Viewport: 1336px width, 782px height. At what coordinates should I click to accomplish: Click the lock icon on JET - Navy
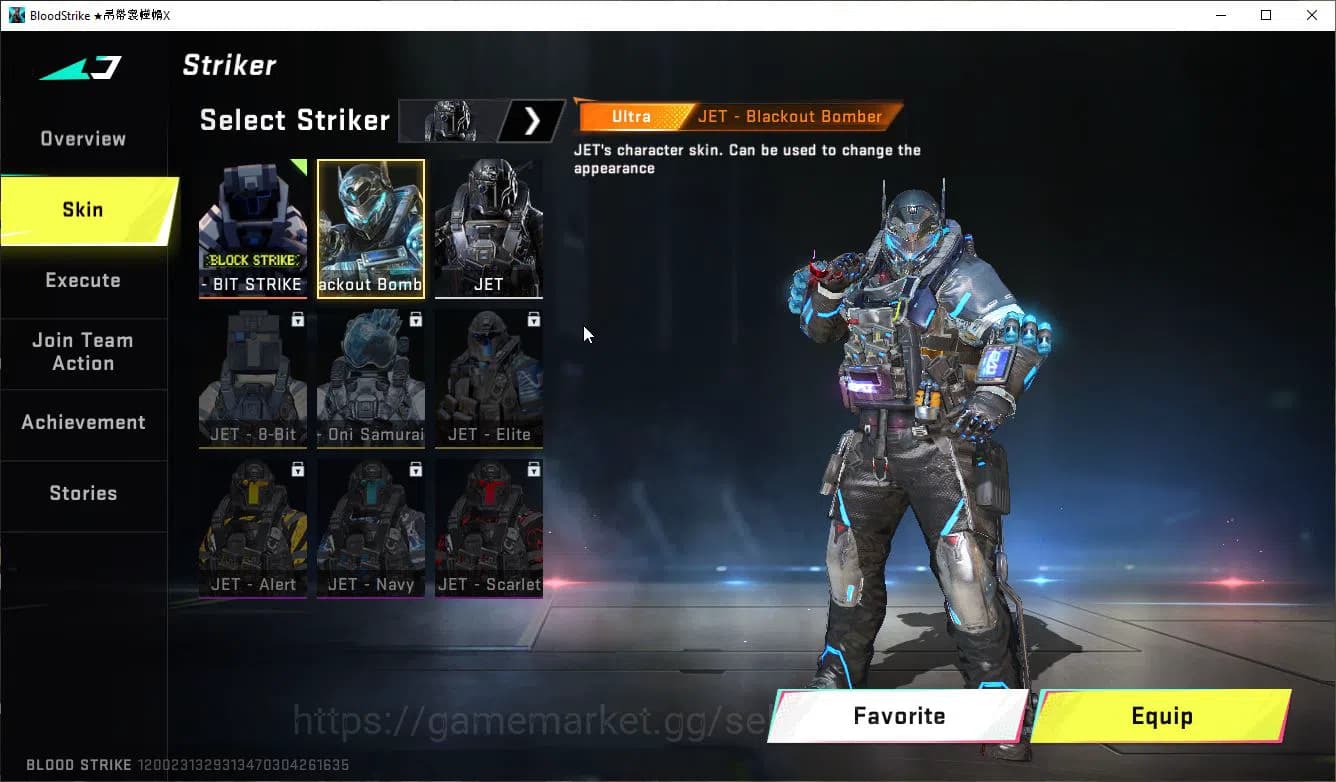tap(415, 469)
